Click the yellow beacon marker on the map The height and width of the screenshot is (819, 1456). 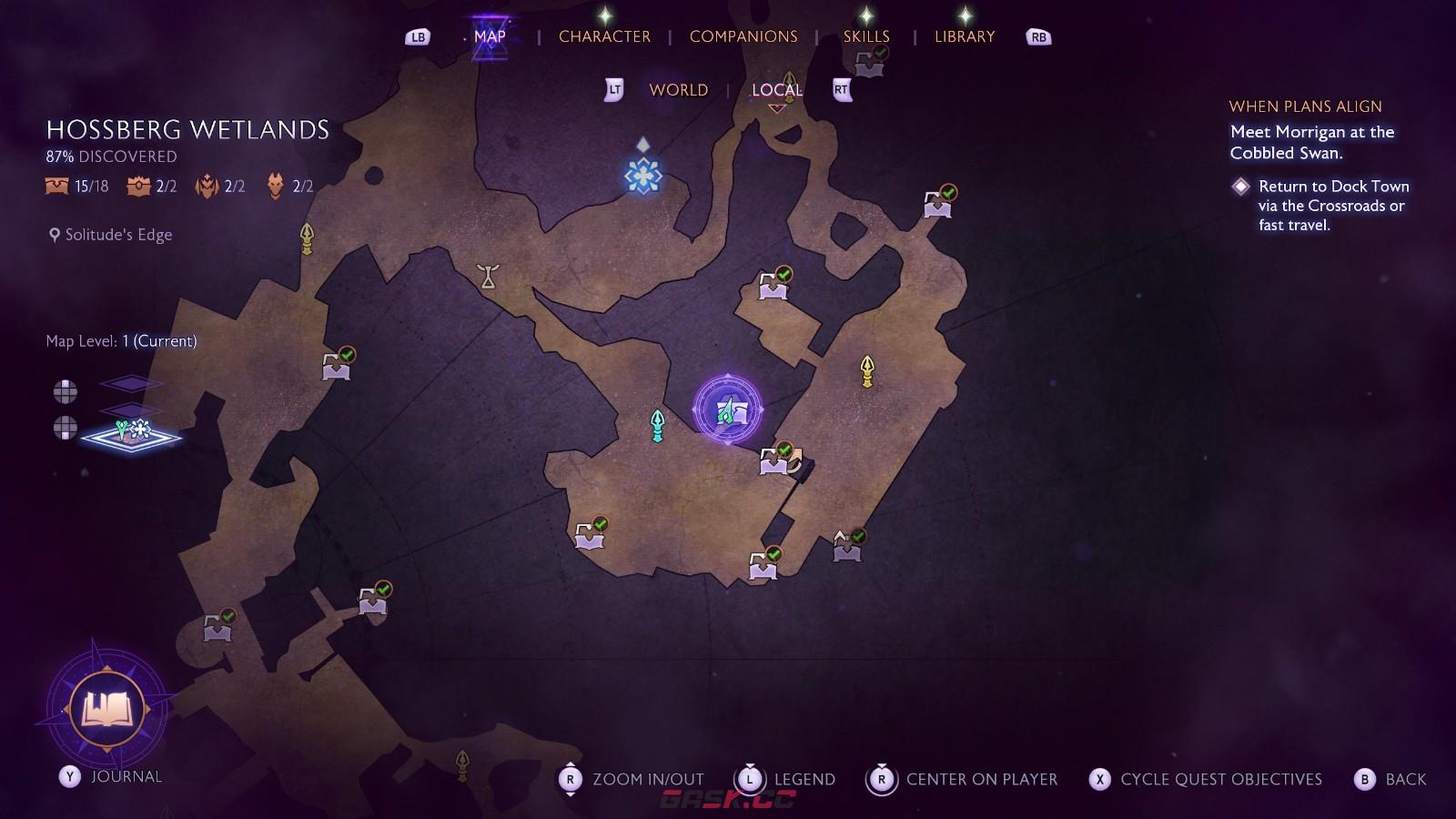[x=866, y=370]
